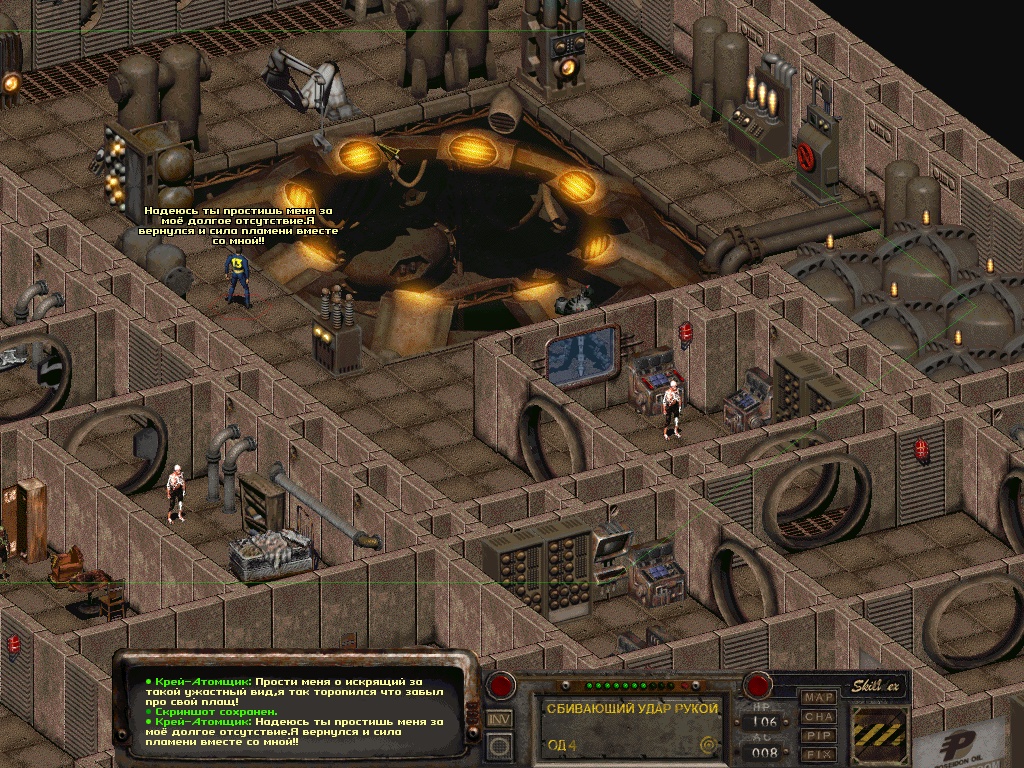Open the options menu with the round grille button
Viewport: 1024px width, 768px height.
[499, 745]
